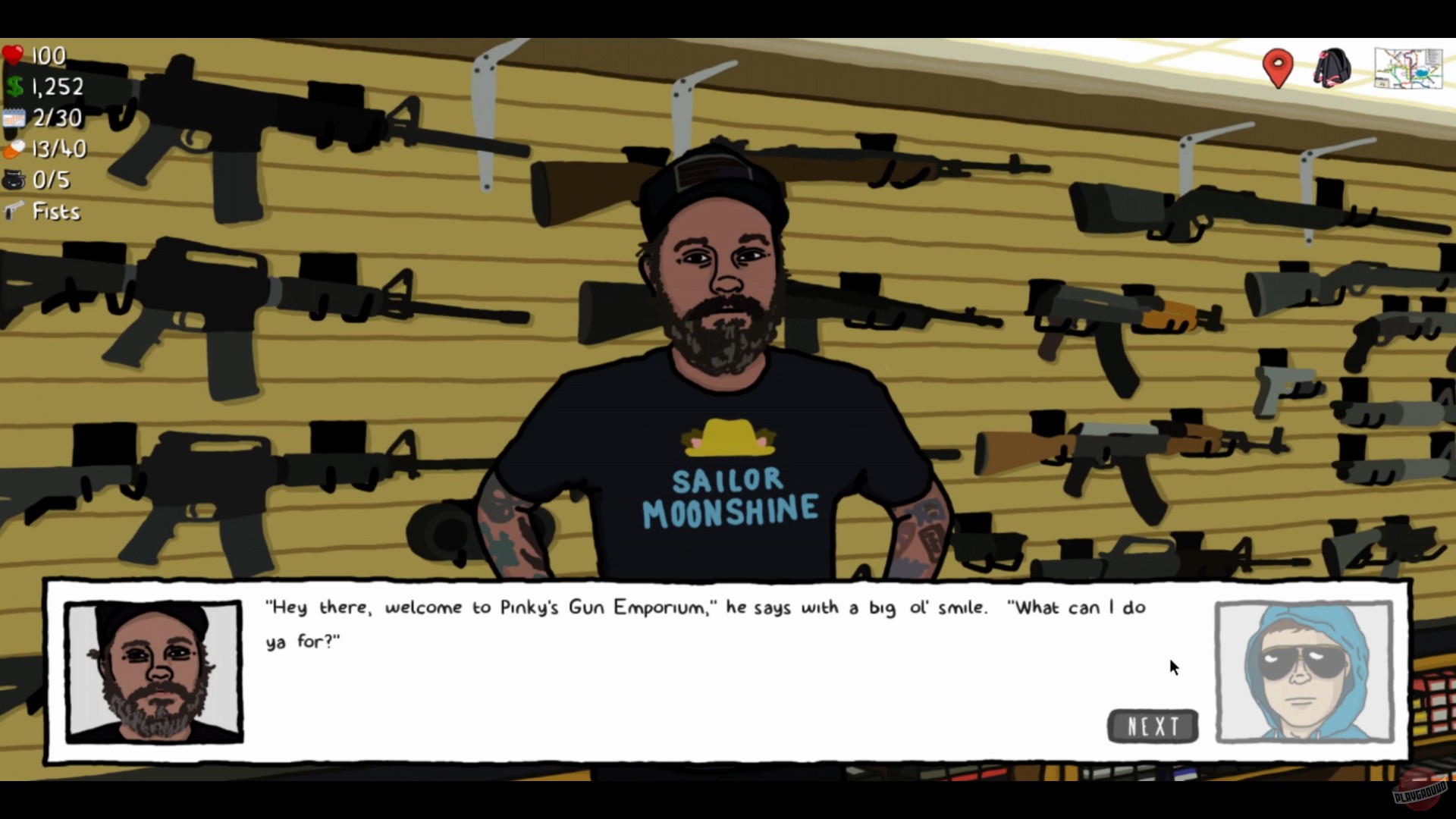Click the red heart health icon

(14, 53)
